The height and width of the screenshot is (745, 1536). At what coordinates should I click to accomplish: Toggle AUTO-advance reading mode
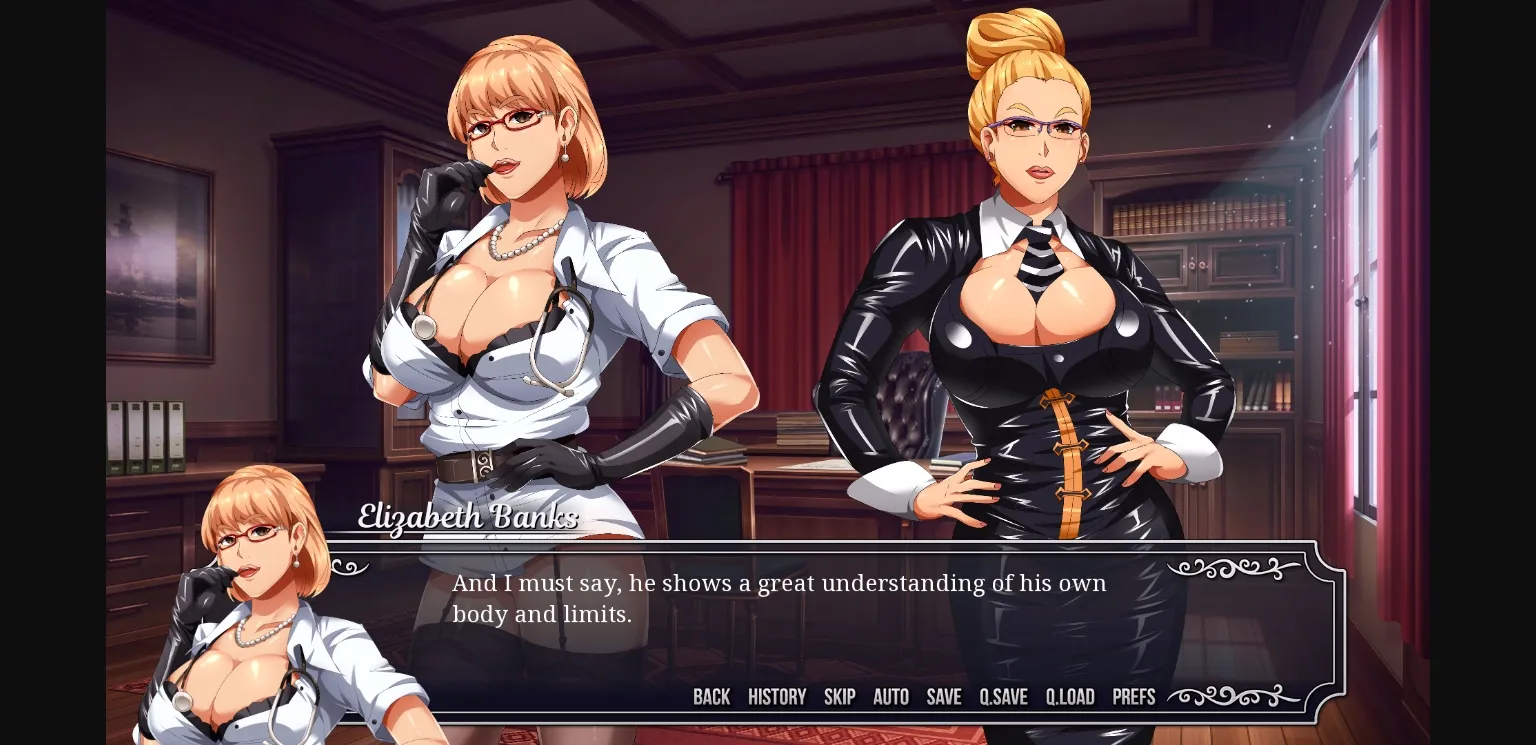click(x=890, y=697)
